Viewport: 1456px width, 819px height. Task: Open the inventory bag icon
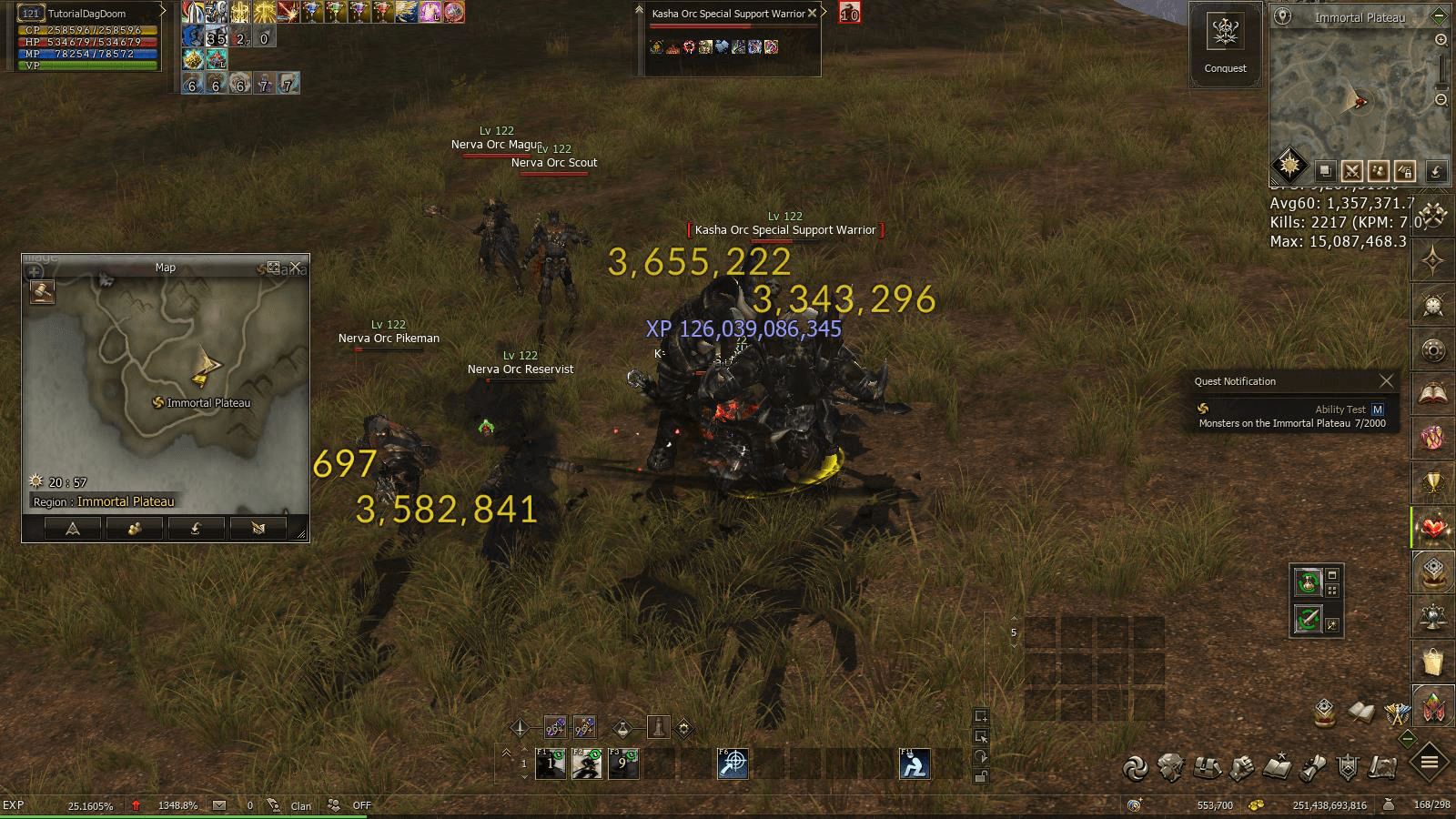(x=1207, y=767)
